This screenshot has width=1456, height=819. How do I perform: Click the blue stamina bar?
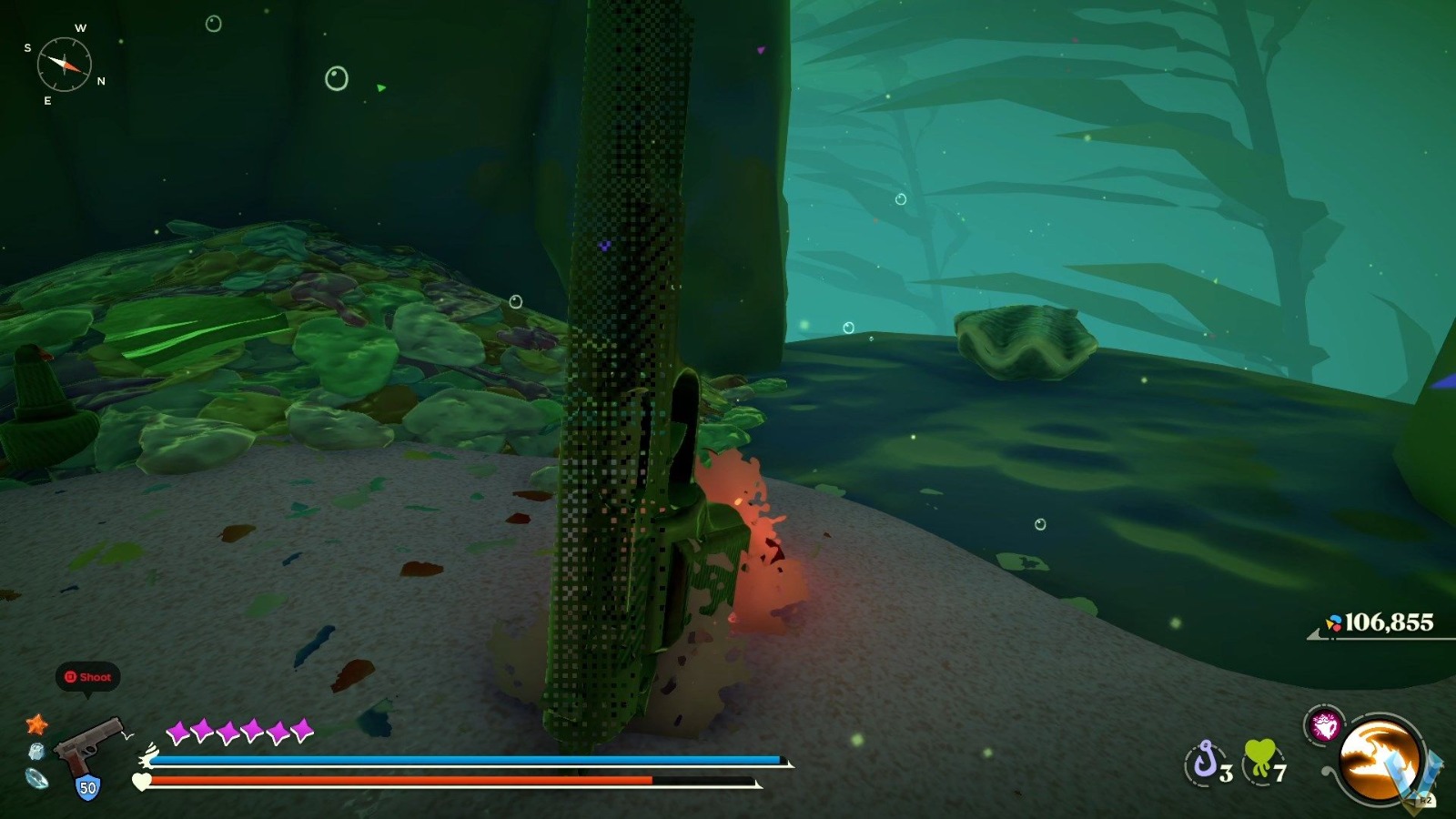(x=455, y=758)
